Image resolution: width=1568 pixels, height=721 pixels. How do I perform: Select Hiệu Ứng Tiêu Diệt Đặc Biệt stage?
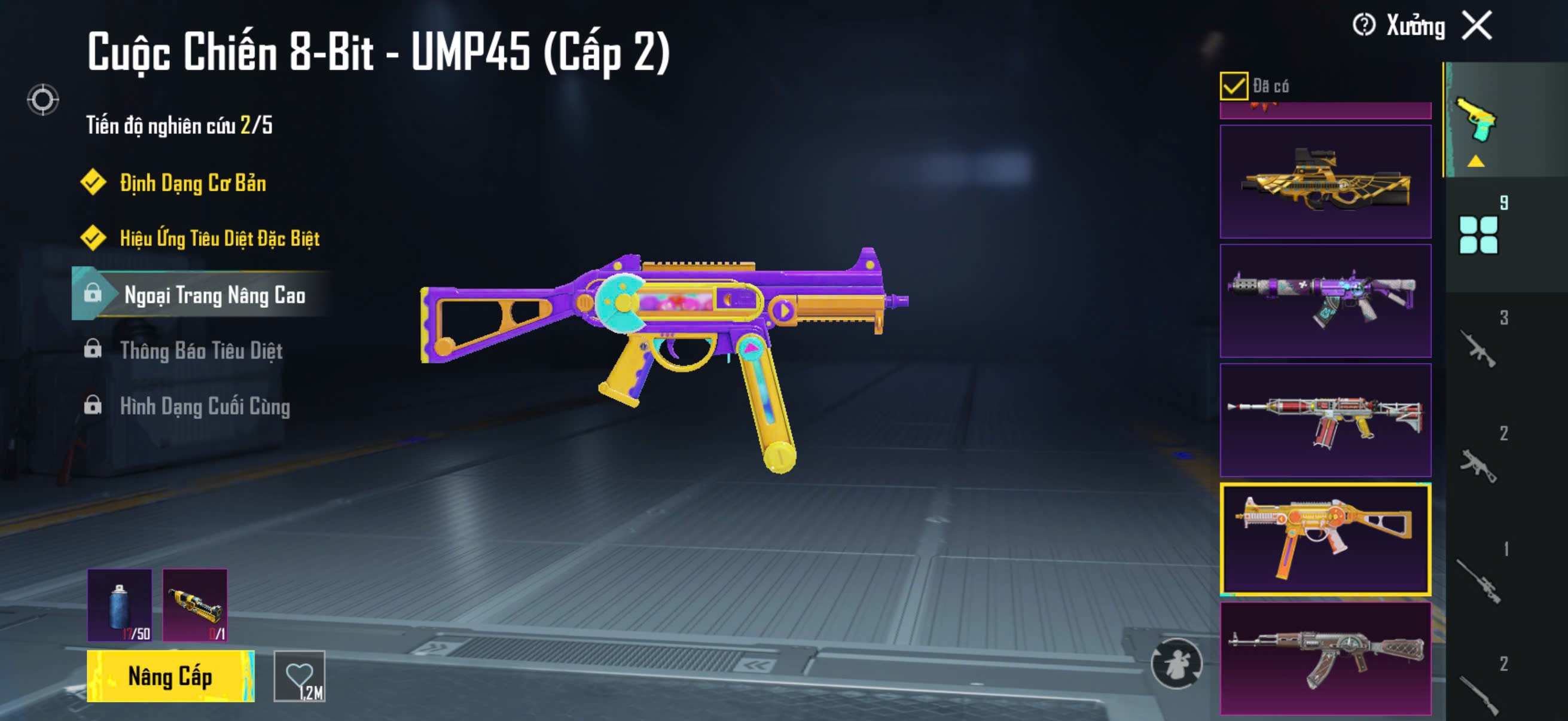point(219,238)
